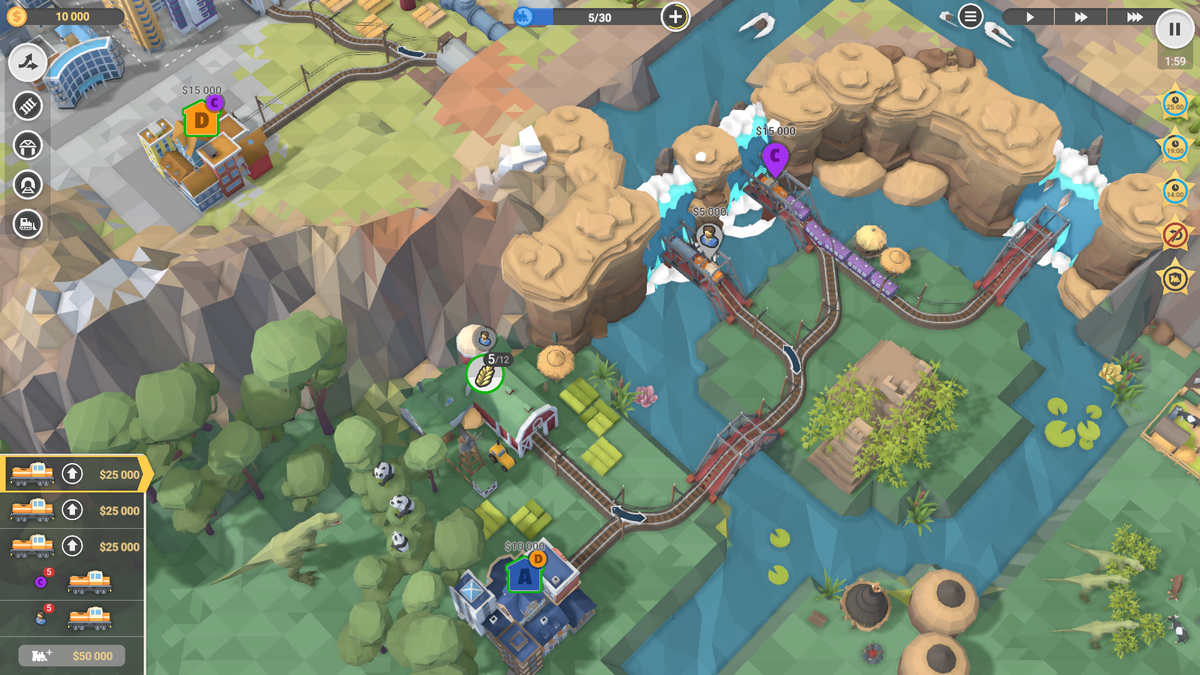
Task: Select the track switch routing tool
Action: (28, 63)
